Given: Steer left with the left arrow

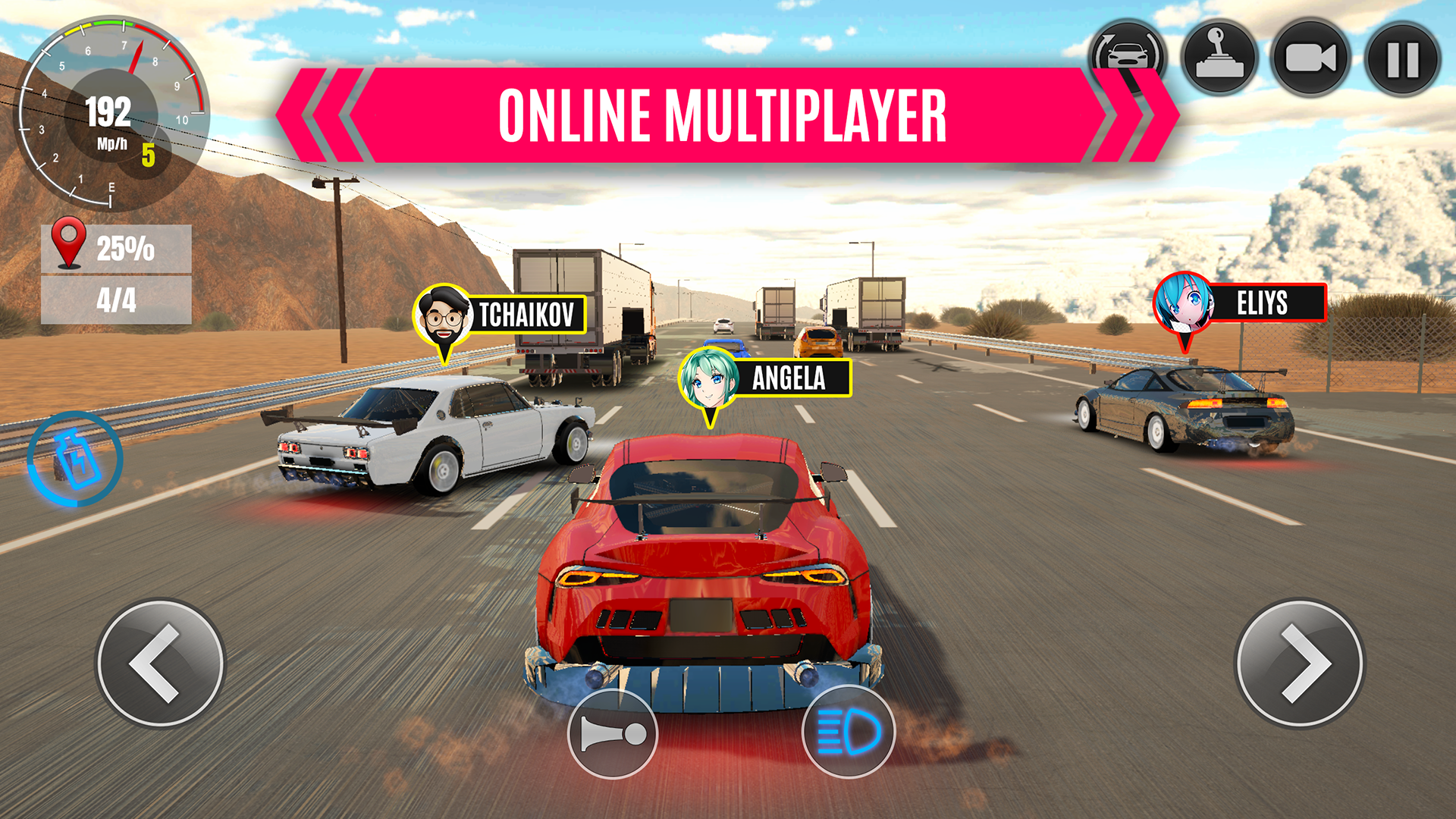Looking at the screenshot, I should click(x=160, y=664).
